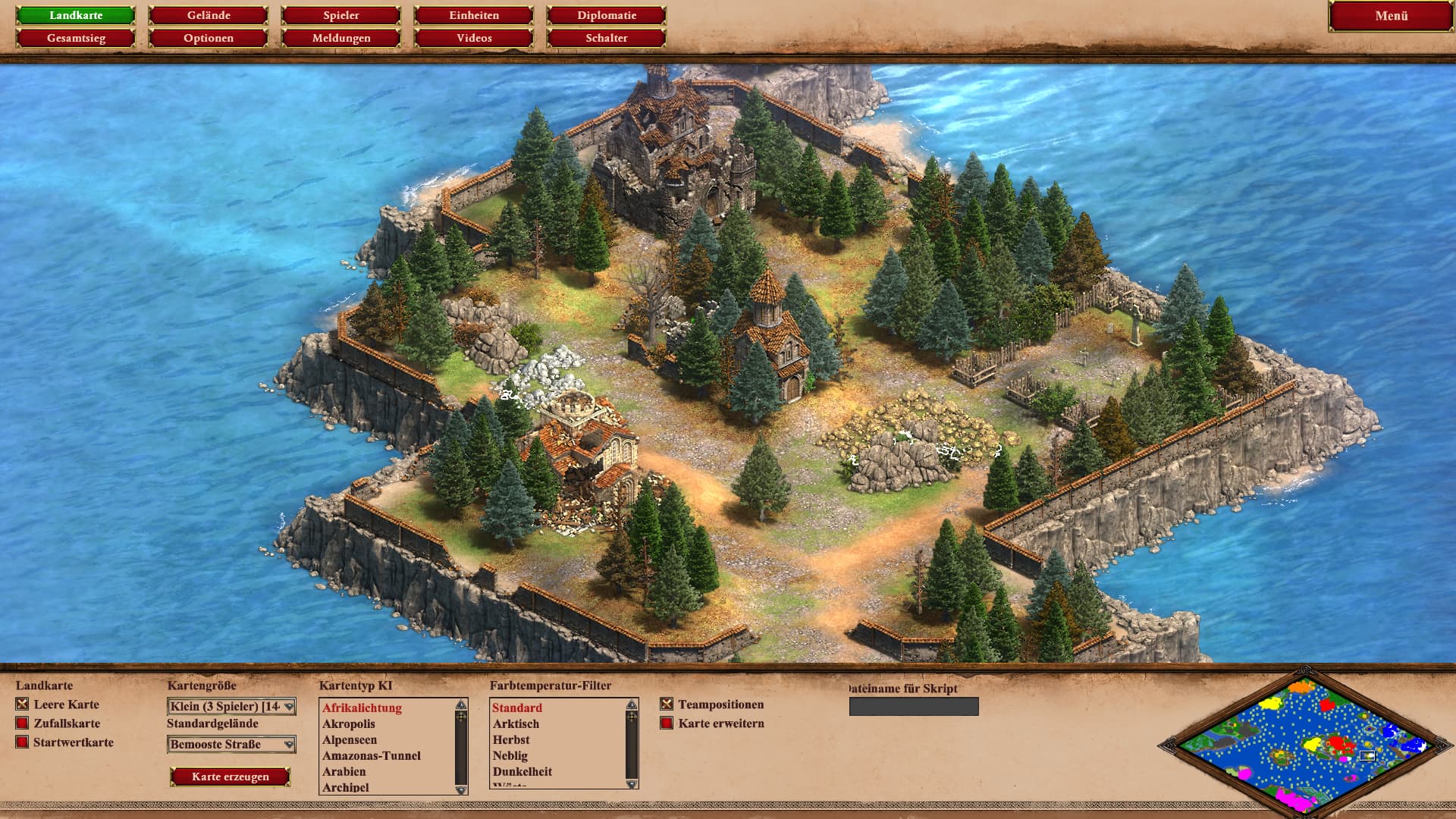Choose Akropolis in the Kartentyp KI list
The width and height of the screenshot is (1456, 819).
pyautogui.click(x=349, y=724)
